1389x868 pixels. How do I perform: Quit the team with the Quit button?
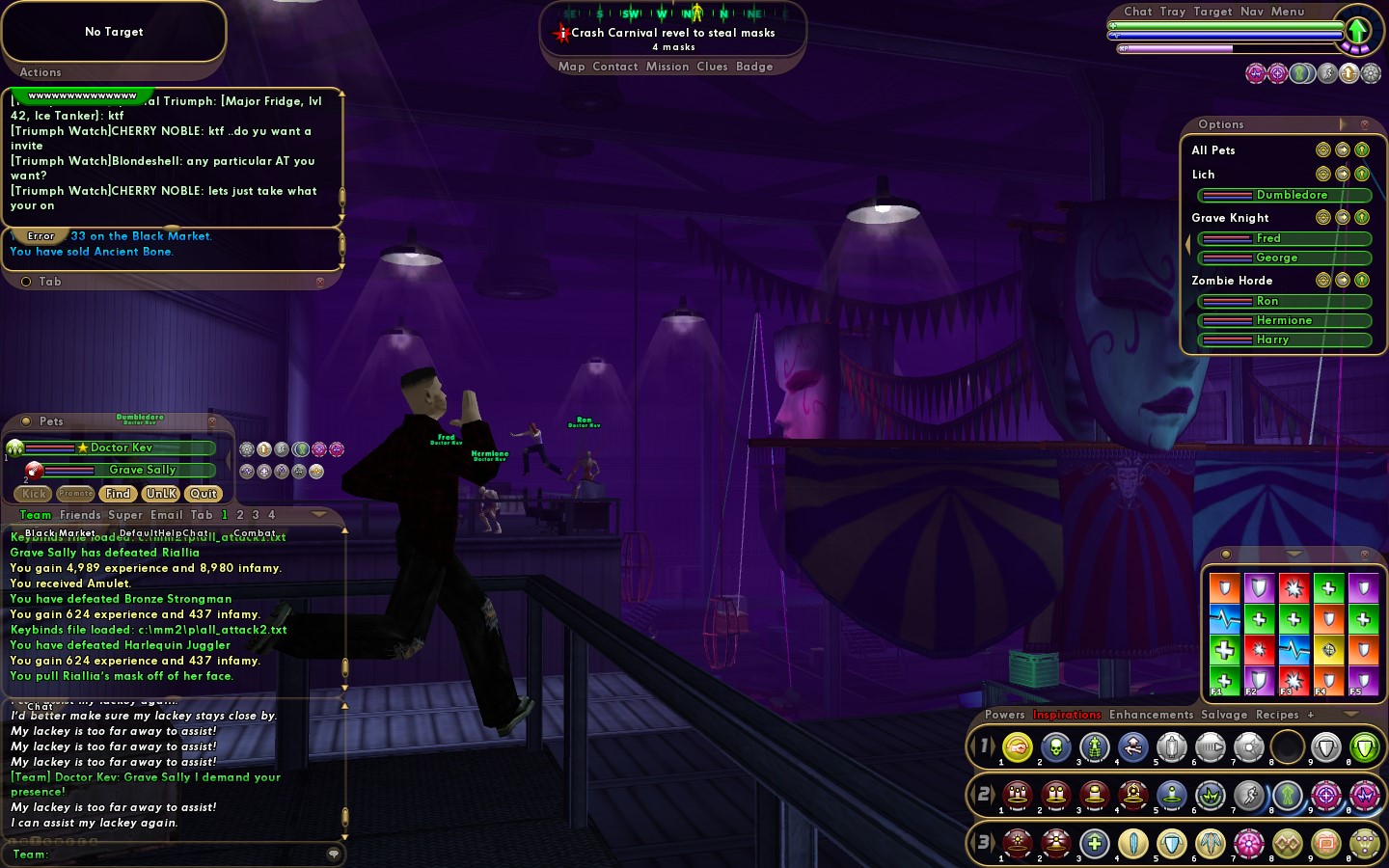[203, 494]
